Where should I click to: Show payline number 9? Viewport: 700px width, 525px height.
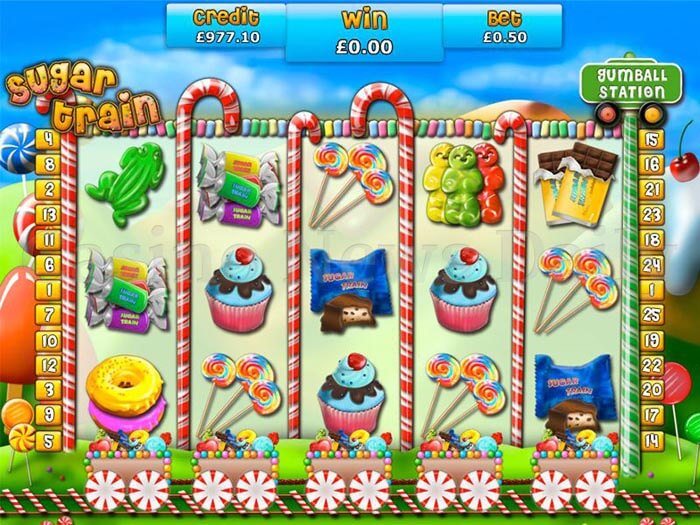coord(46,413)
